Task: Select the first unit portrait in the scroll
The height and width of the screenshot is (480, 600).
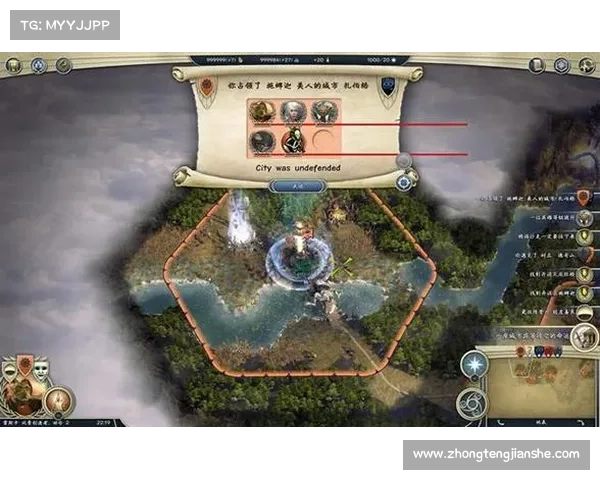Action: (263, 112)
